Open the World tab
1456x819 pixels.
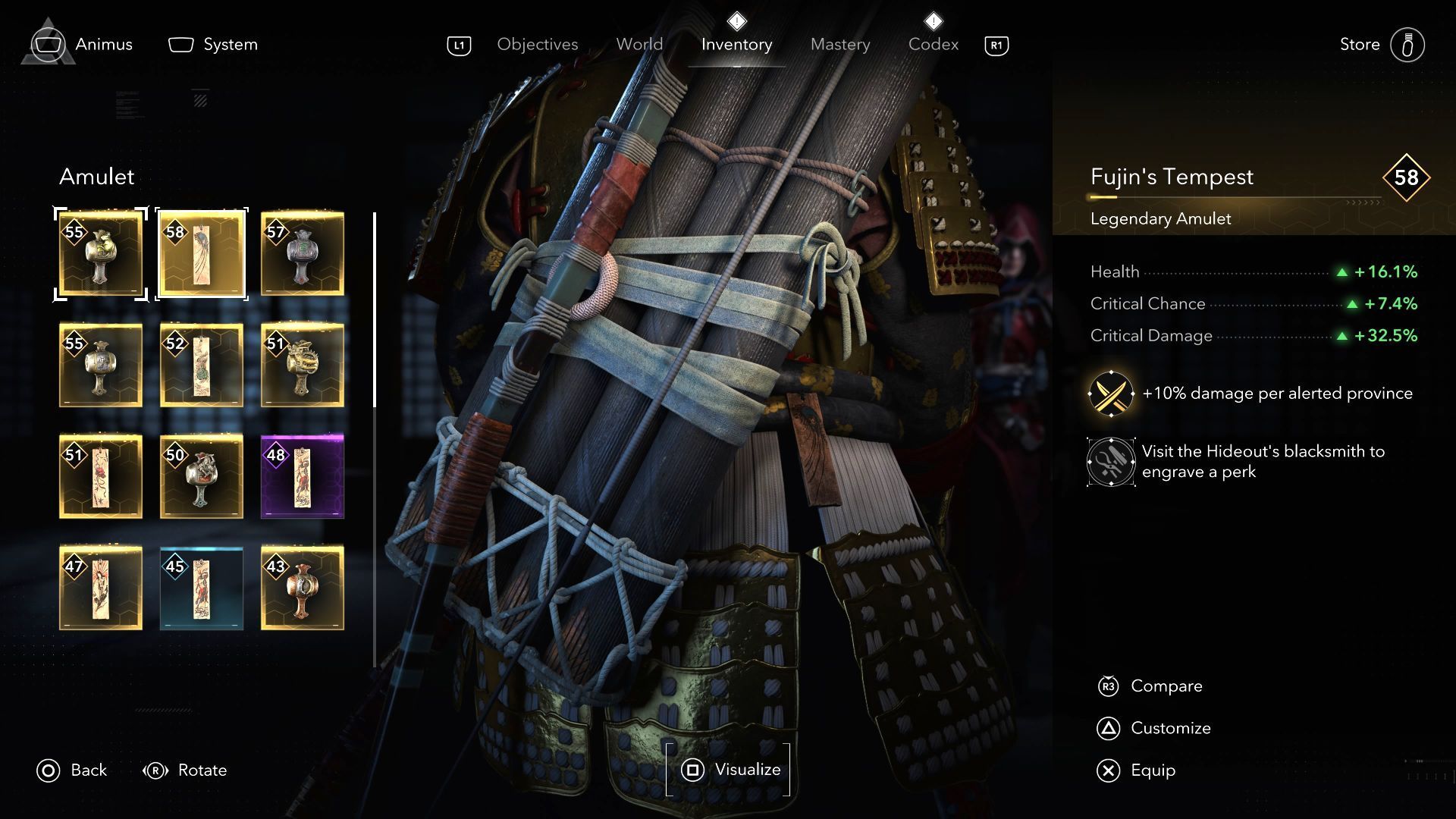coord(639,45)
